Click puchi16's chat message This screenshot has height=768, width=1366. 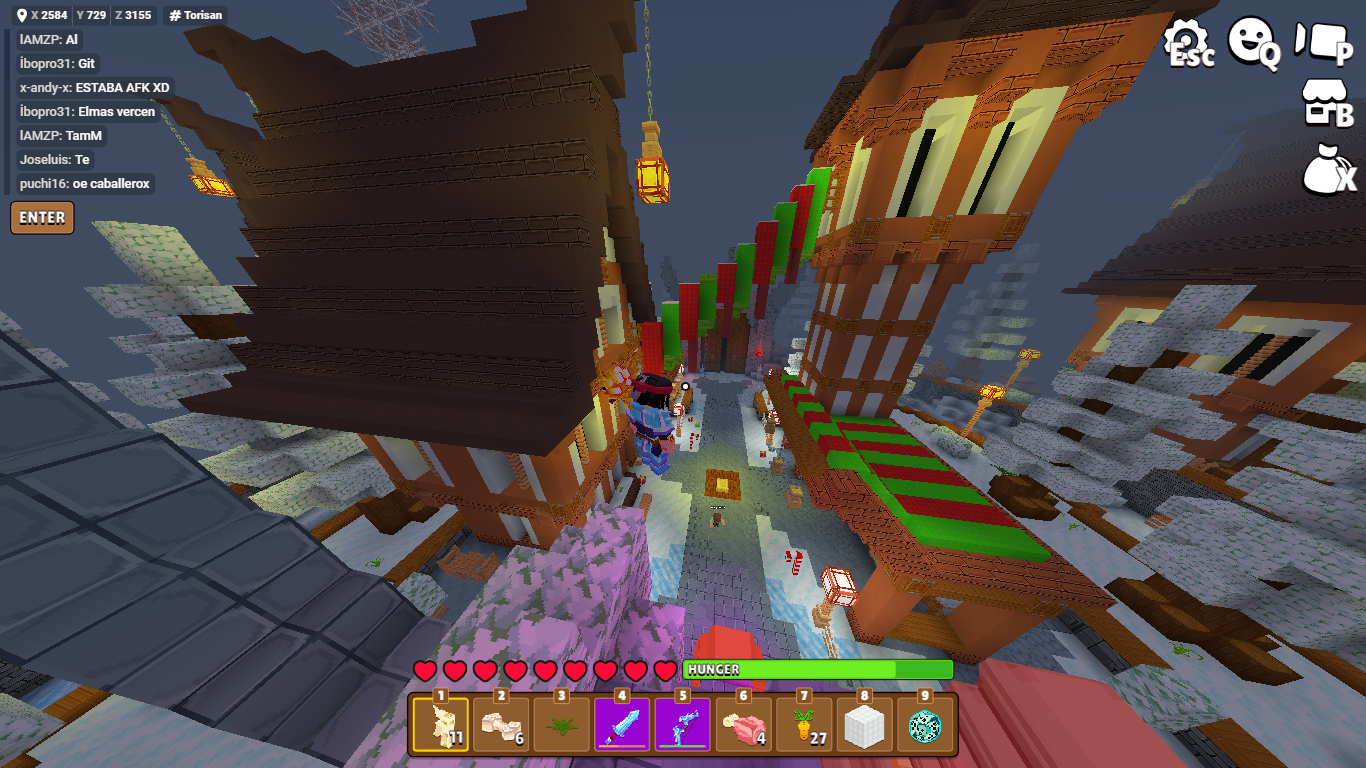pos(85,183)
